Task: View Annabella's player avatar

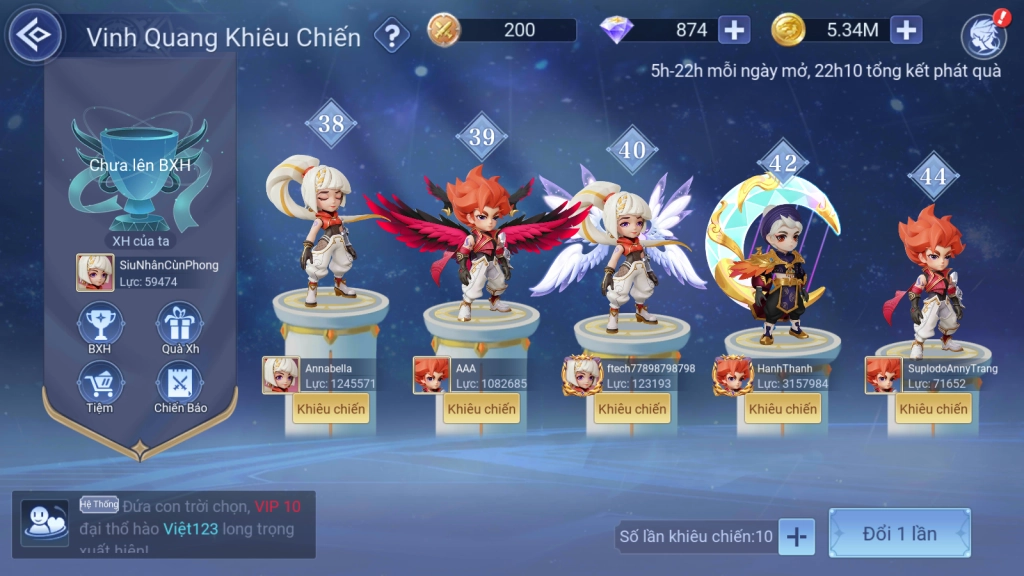Action: click(x=281, y=375)
